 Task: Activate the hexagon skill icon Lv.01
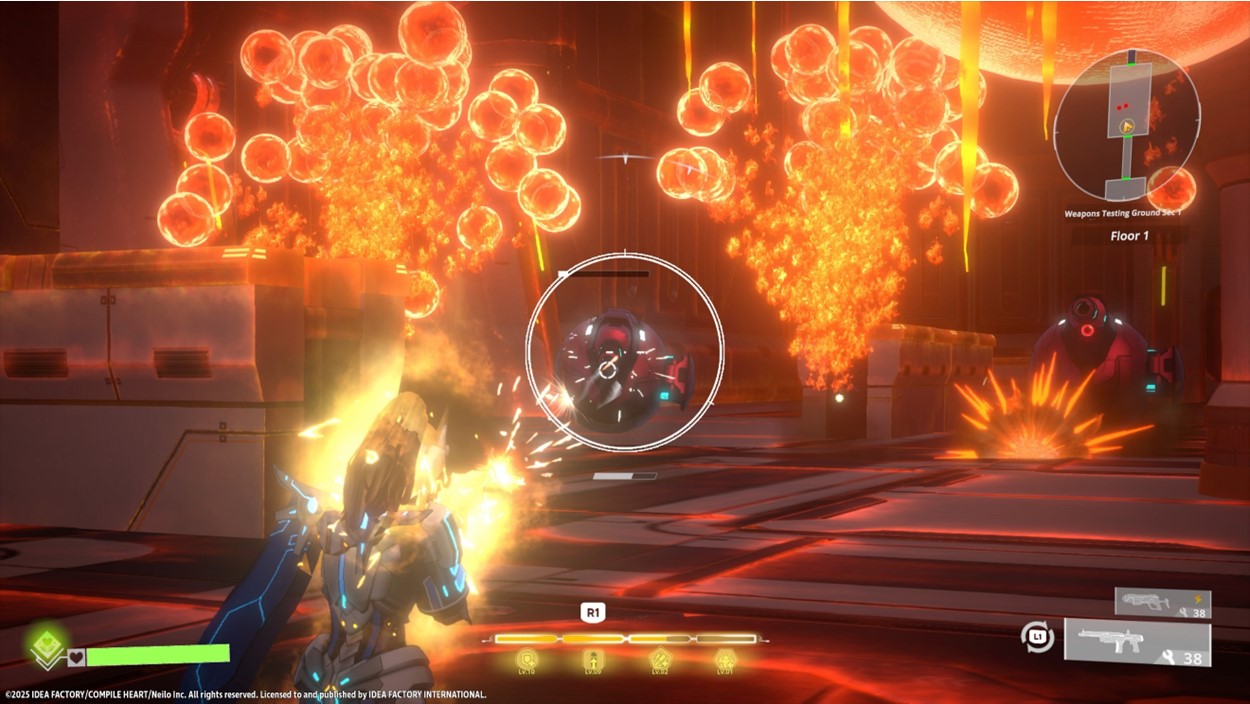point(726,660)
